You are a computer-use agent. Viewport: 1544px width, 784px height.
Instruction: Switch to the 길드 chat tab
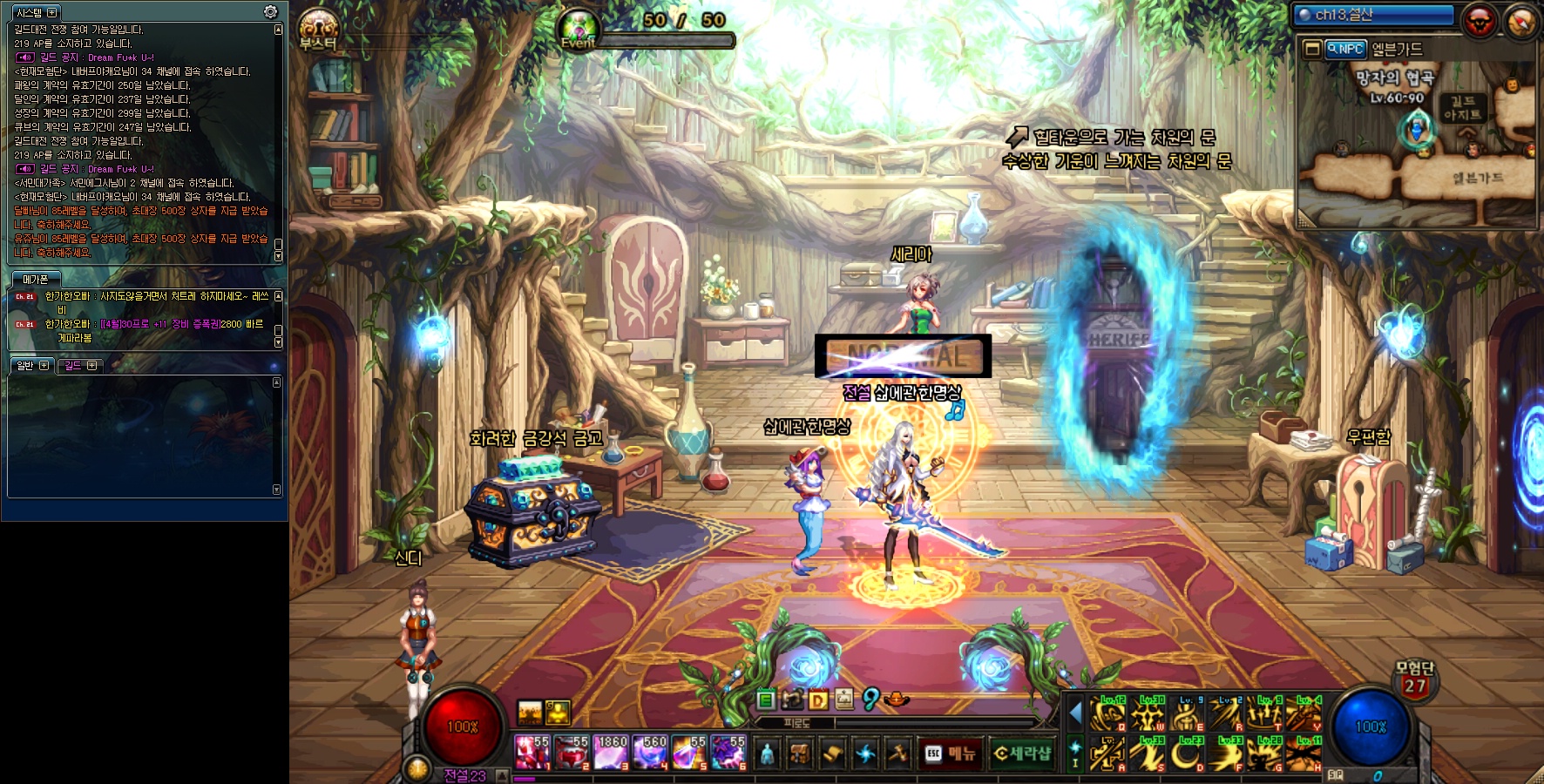click(80, 366)
